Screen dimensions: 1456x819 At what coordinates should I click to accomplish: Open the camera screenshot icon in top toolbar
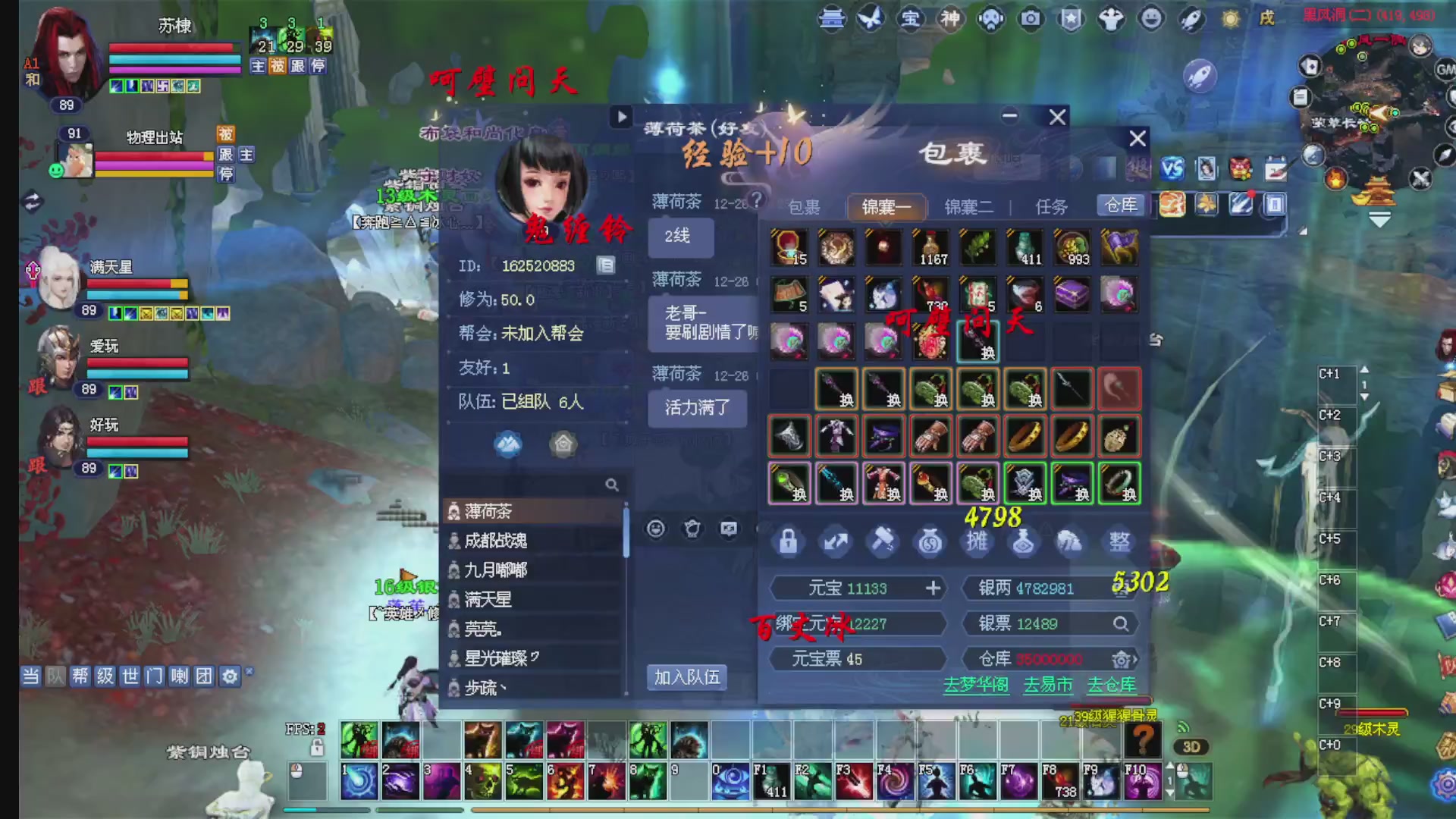point(1030,19)
